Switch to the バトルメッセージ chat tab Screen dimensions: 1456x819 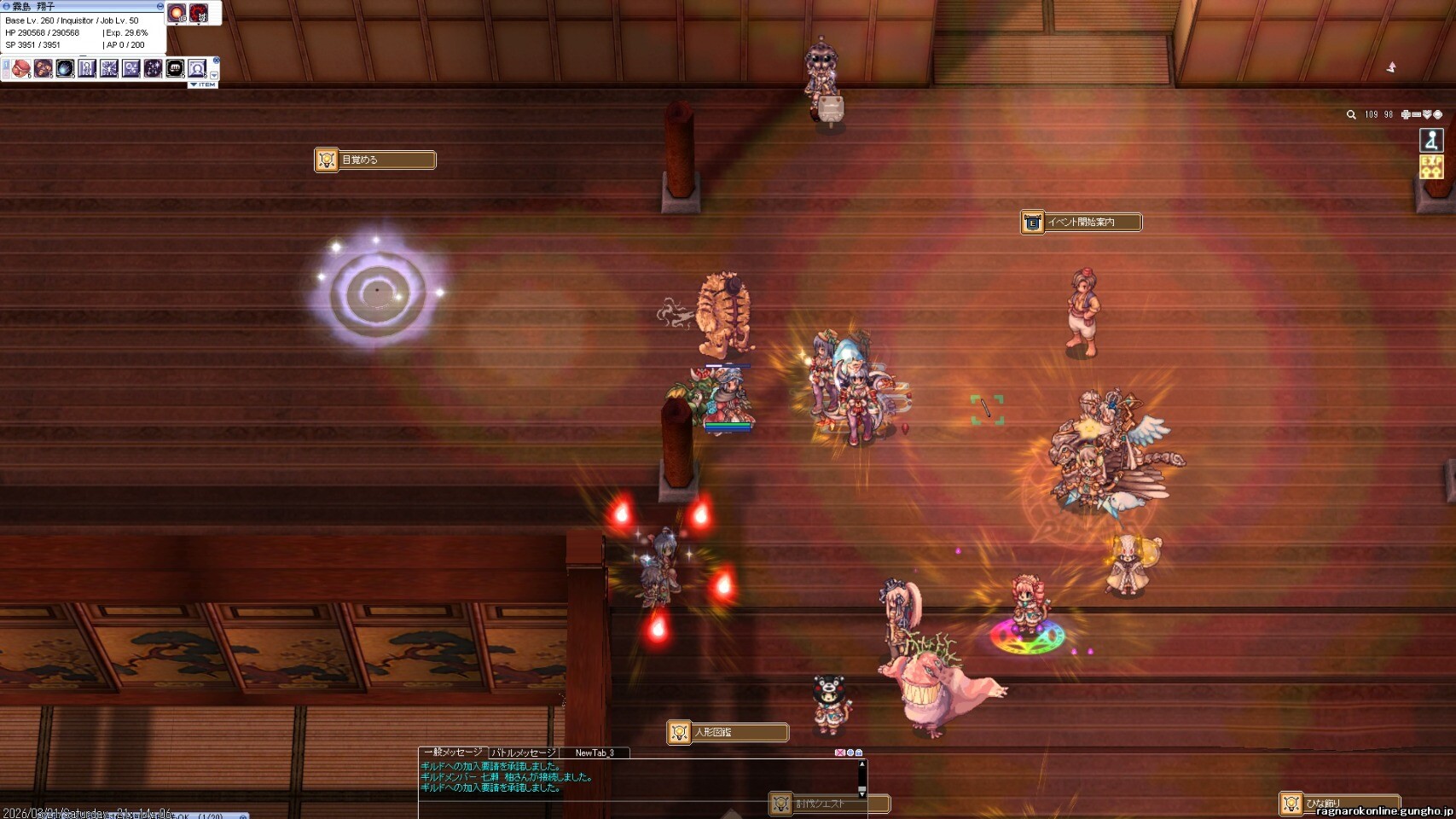[524, 752]
